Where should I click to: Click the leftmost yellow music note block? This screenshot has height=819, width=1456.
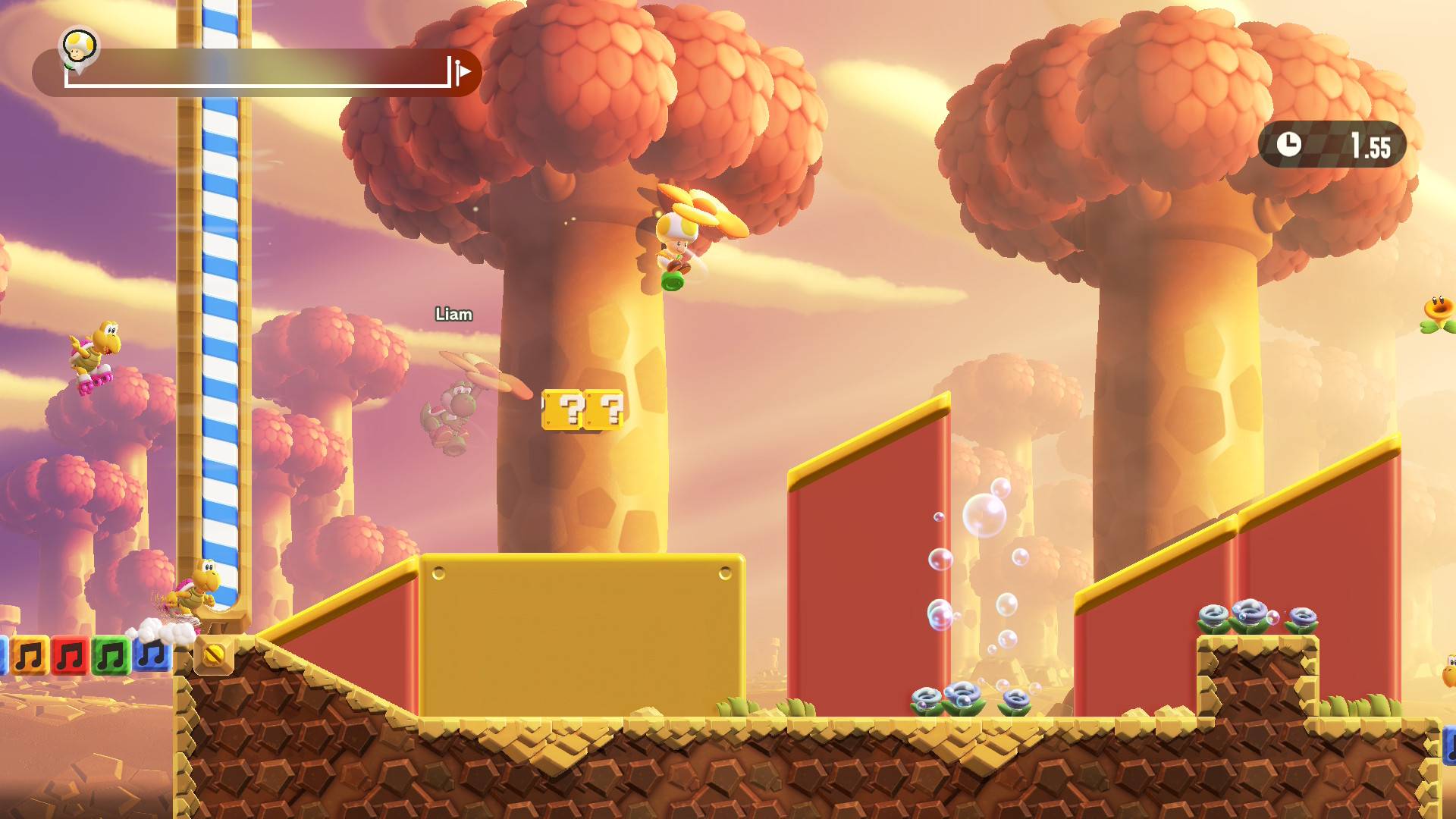(30, 655)
